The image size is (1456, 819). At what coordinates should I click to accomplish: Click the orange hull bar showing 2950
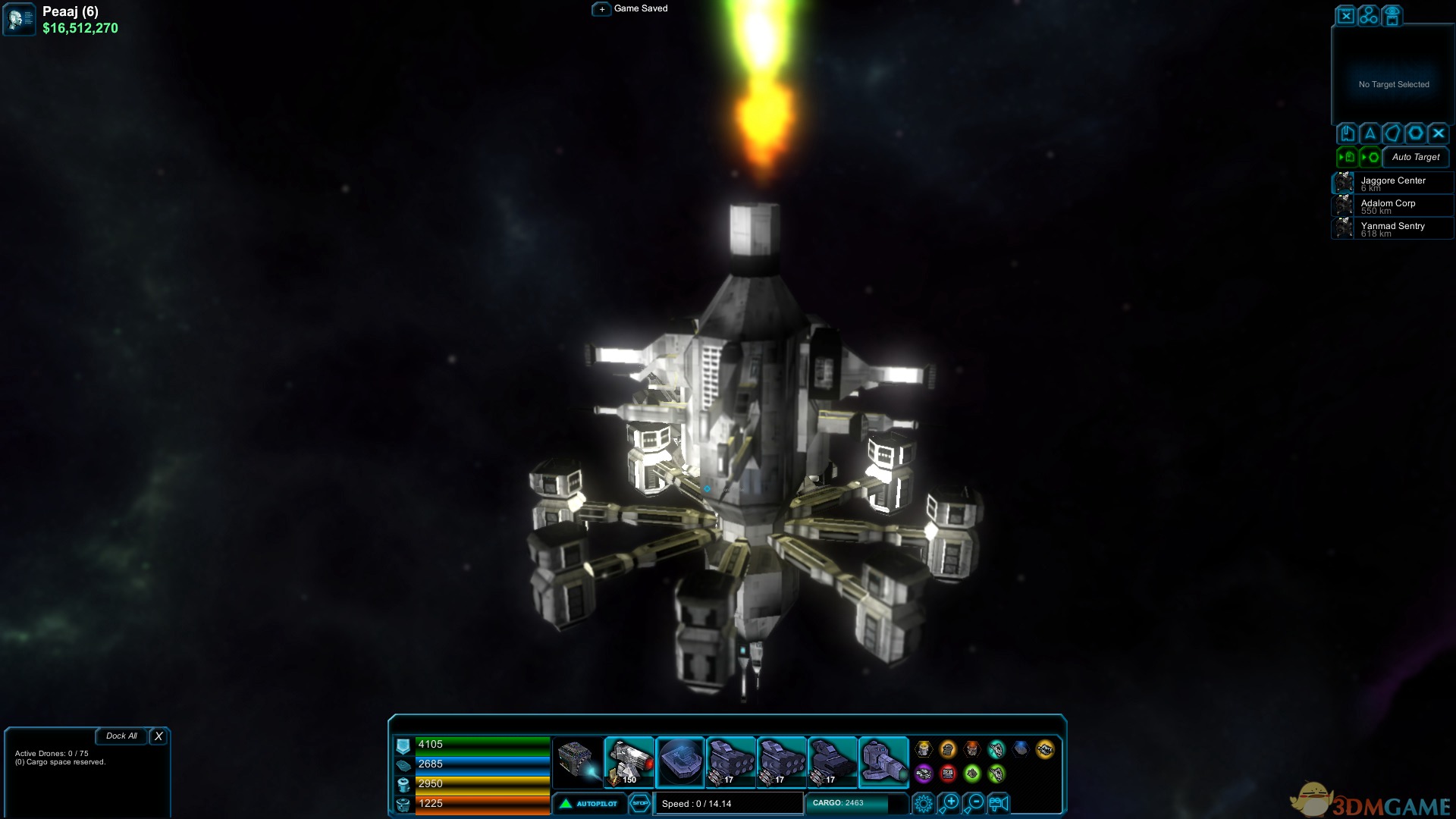click(482, 785)
